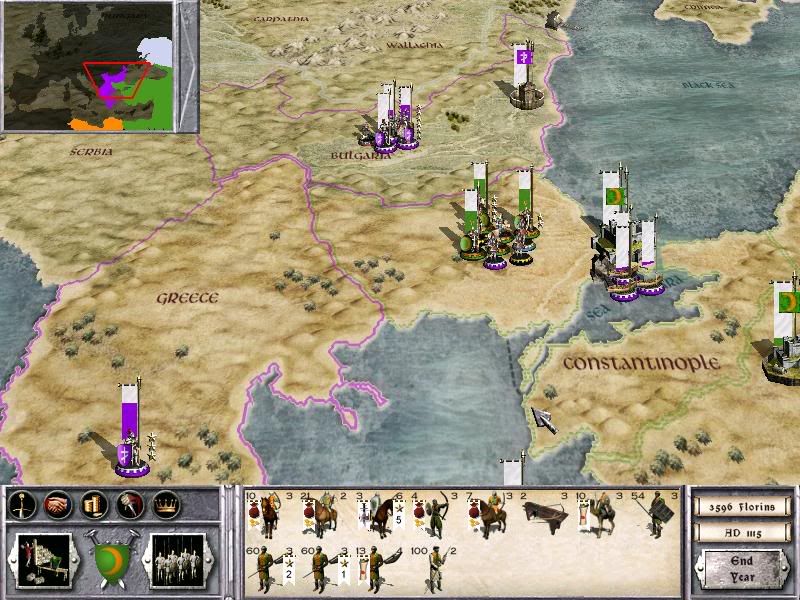Open the minimap of Europe
Screen dimensions: 800x600
(x=99, y=67)
